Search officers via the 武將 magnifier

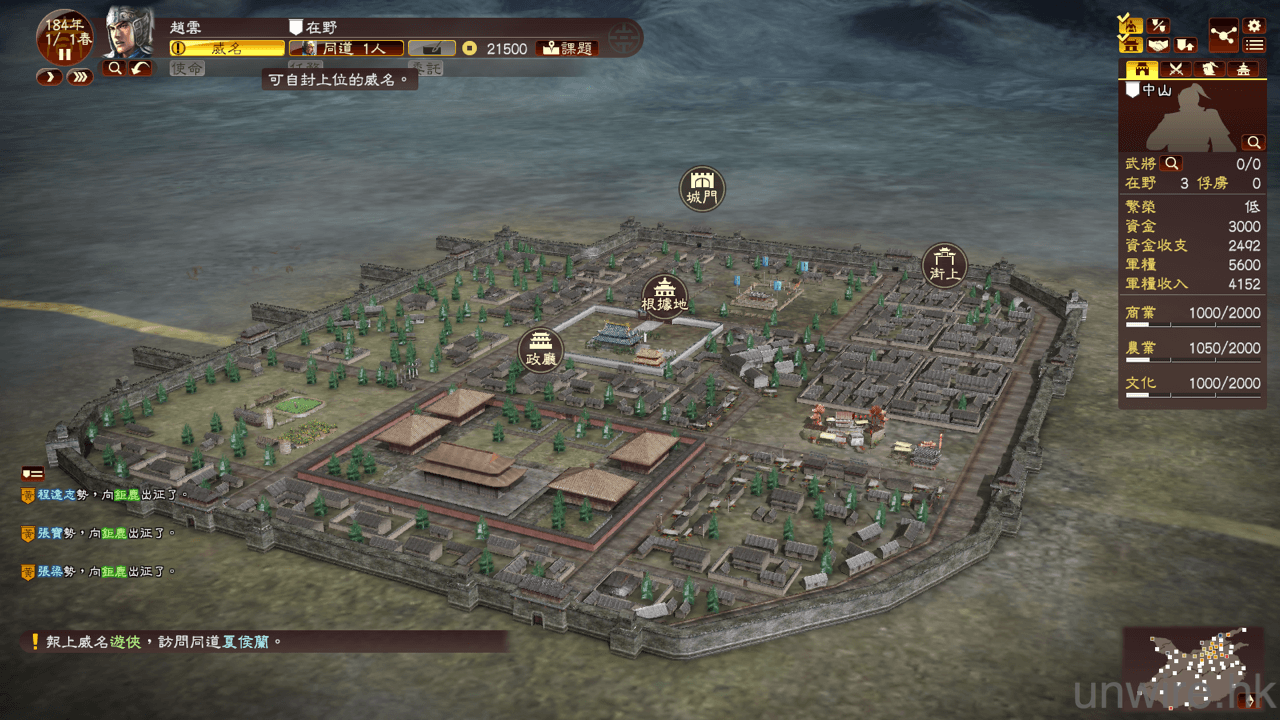1172,163
